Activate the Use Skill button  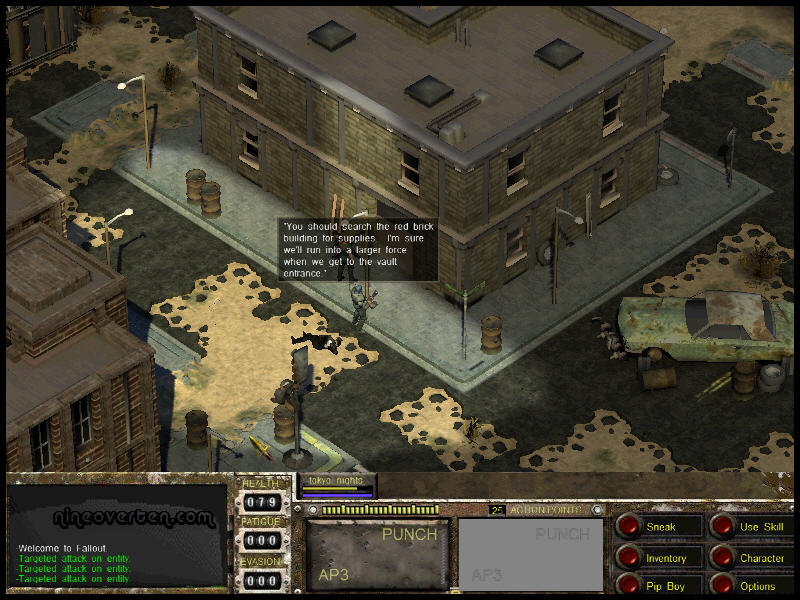tap(723, 526)
